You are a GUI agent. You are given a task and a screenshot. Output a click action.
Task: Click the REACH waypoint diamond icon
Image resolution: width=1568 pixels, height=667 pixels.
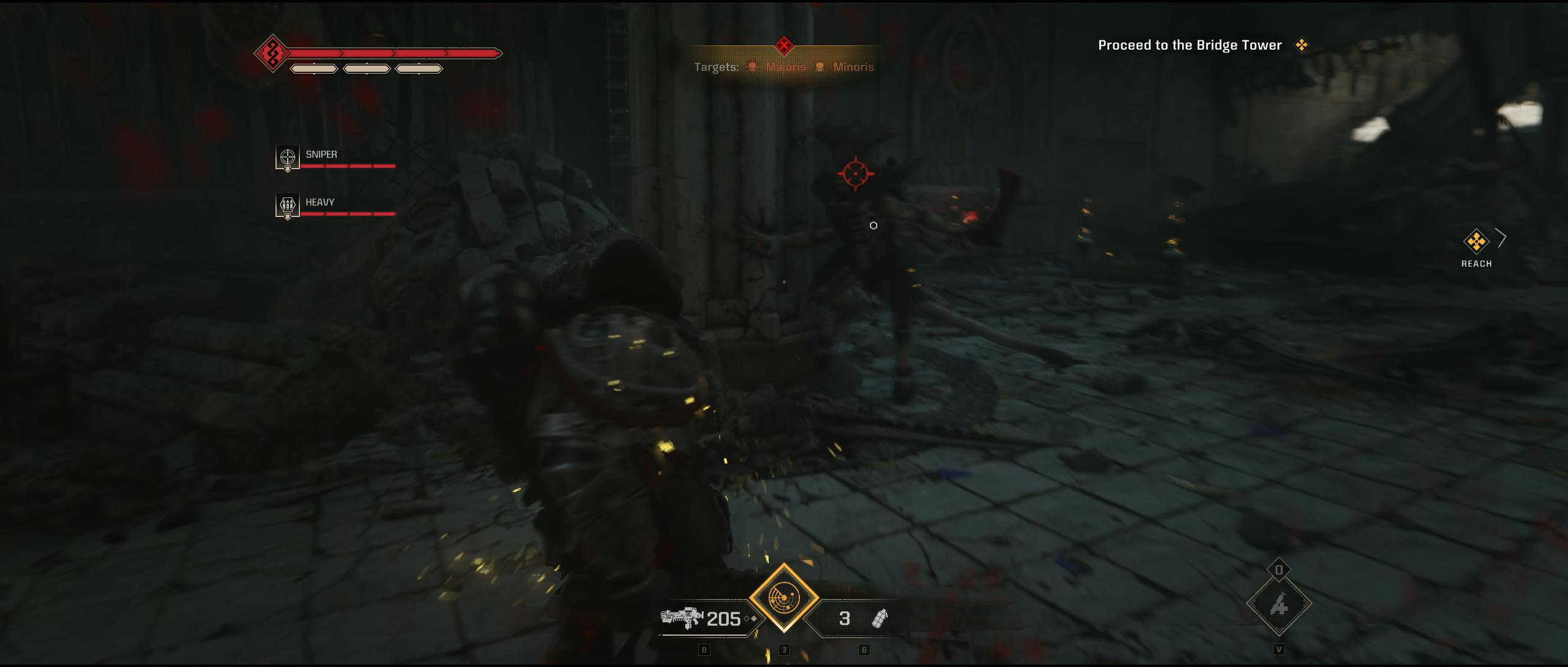click(x=1477, y=241)
